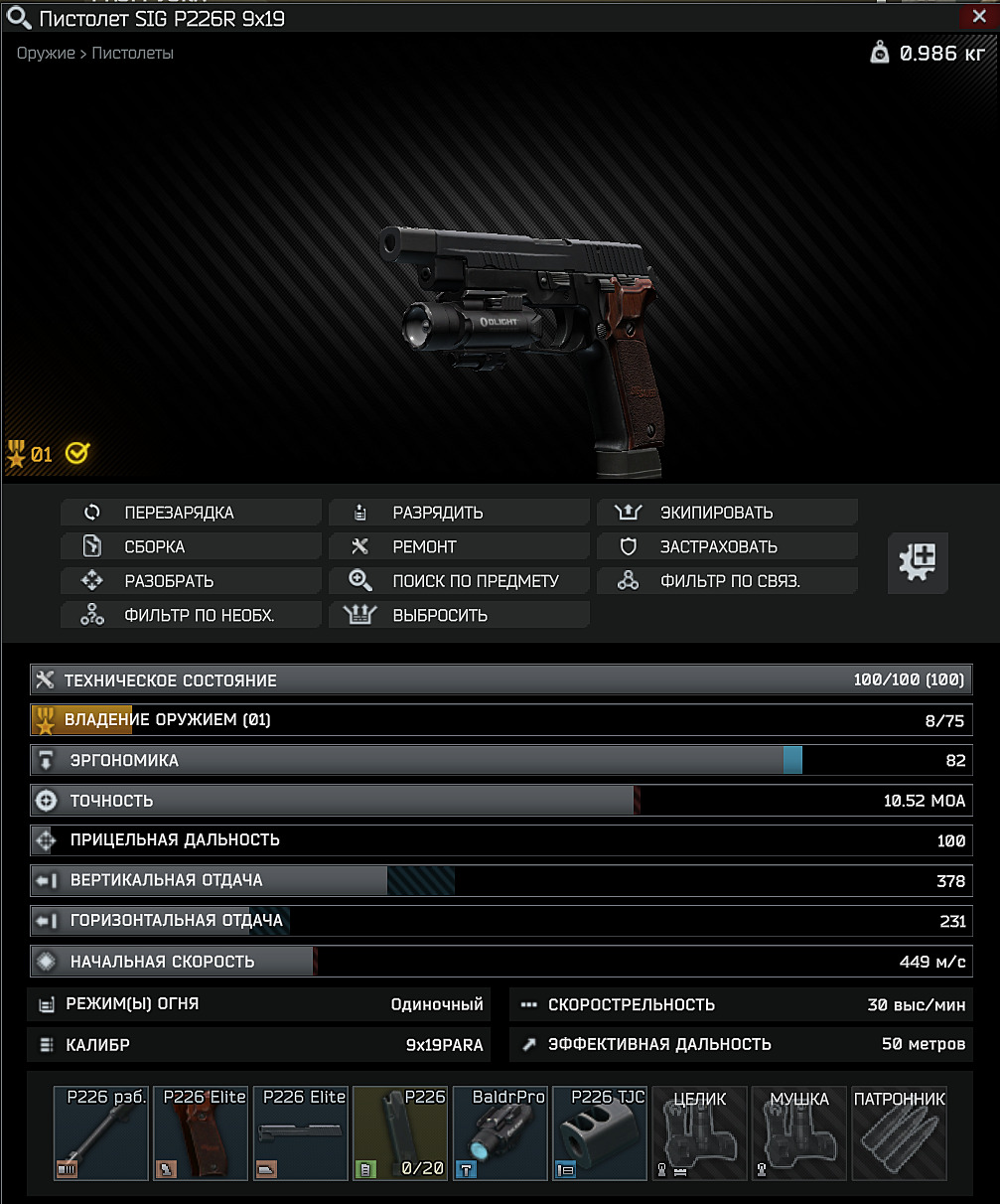
Task: Select the P226 magazine slot showing 0/20
Action: pos(400,1133)
